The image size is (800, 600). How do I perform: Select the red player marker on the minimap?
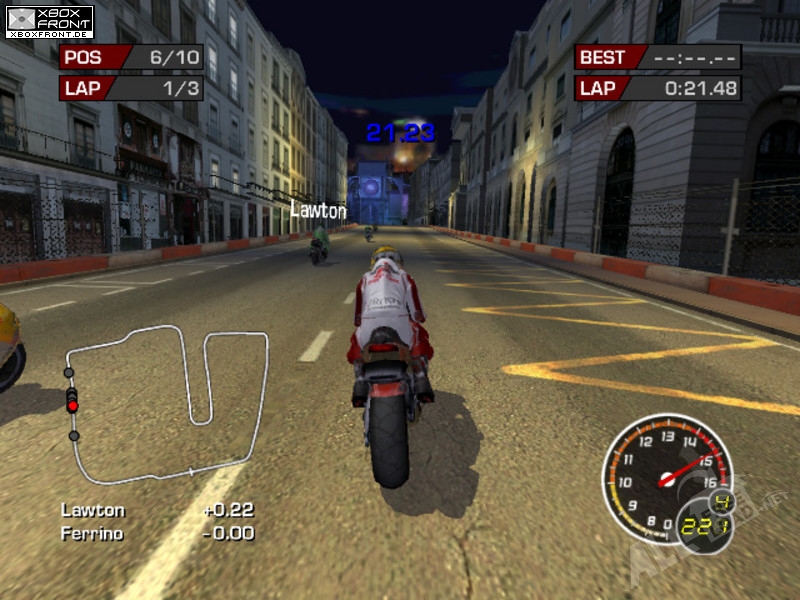72,406
